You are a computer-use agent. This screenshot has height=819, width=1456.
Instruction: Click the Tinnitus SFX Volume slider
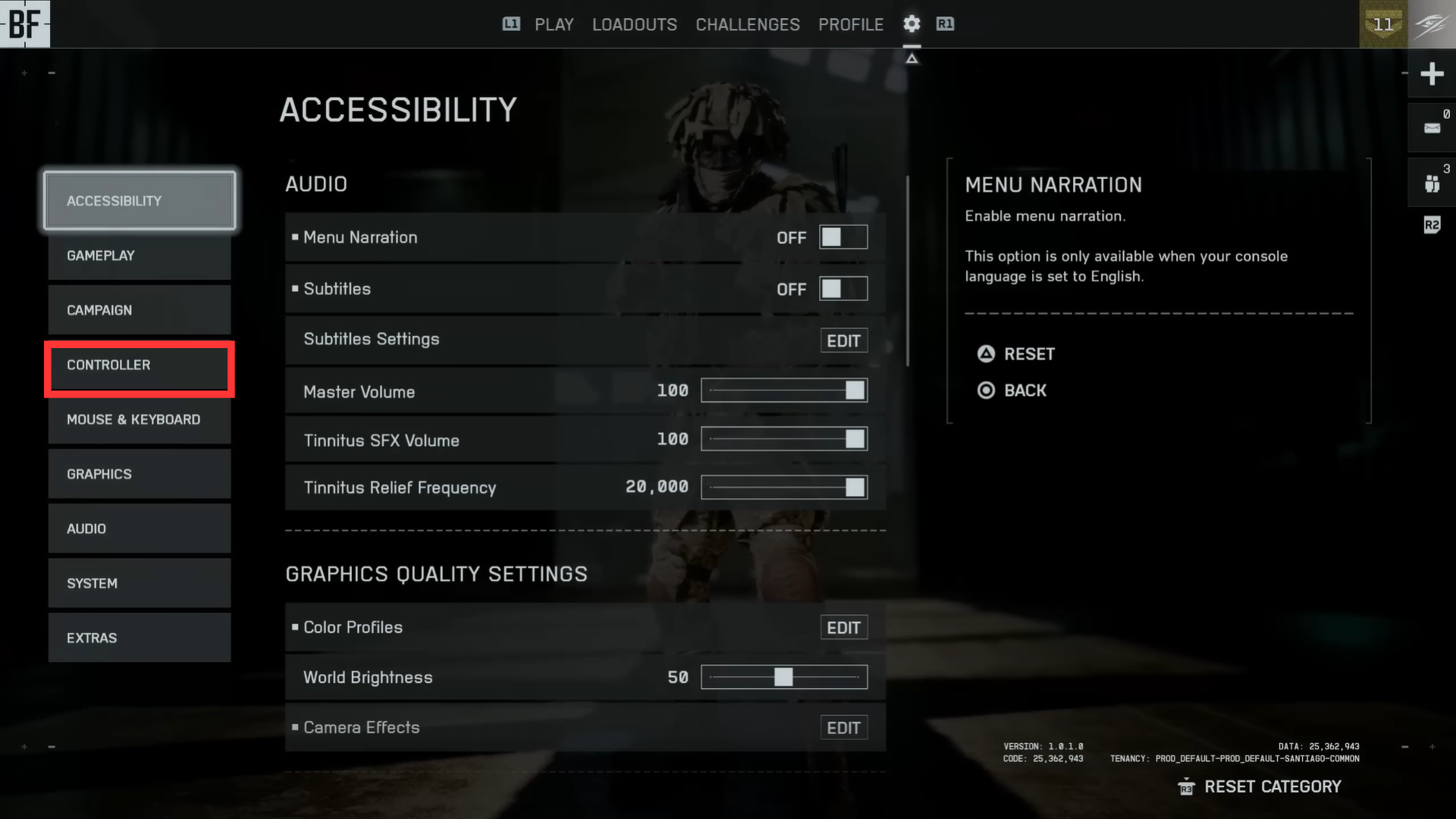coord(784,440)
